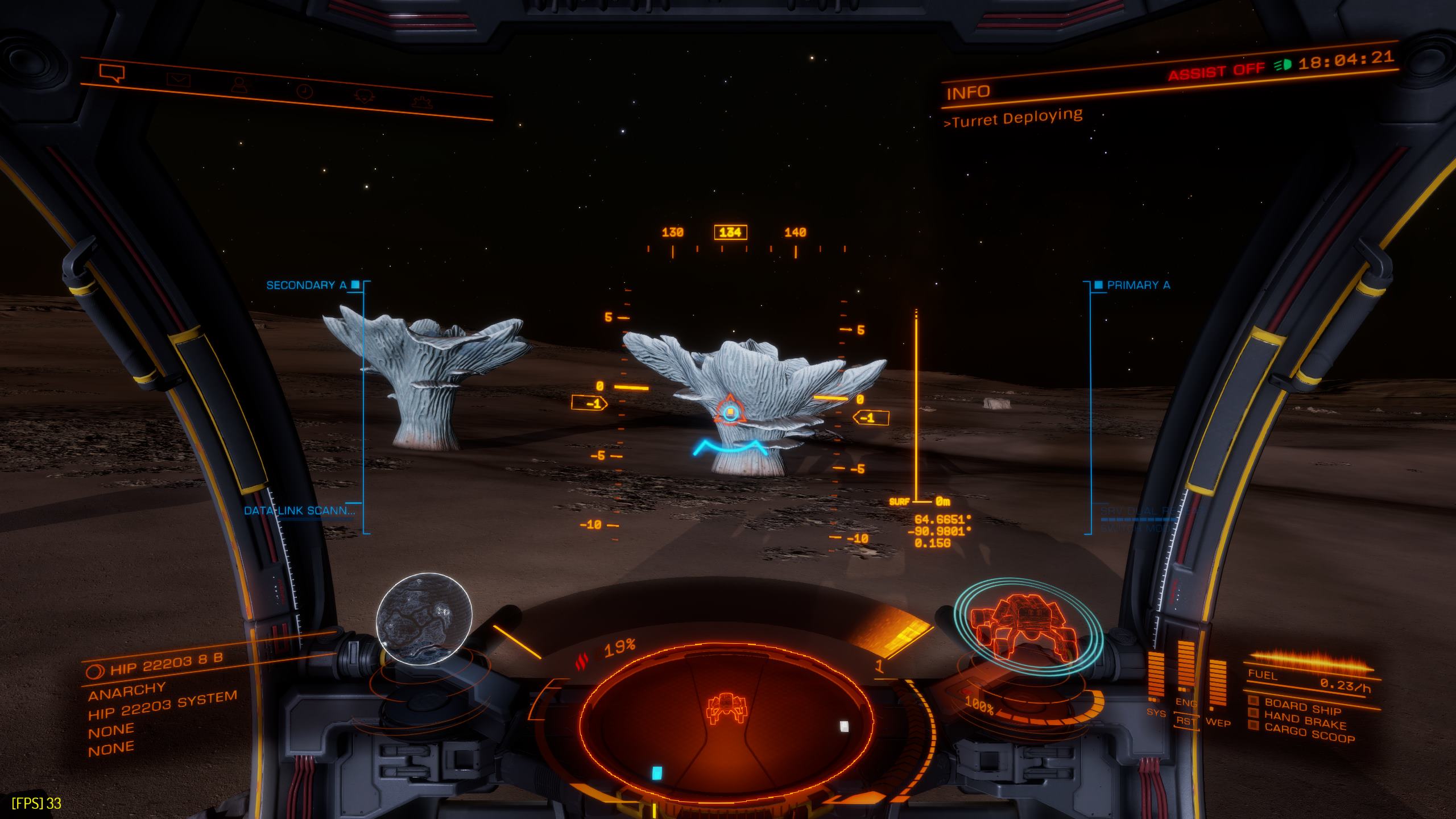Reset power distribution with RST
The width and height of the screenshot is (1456, 819).
click(1188, 720)
